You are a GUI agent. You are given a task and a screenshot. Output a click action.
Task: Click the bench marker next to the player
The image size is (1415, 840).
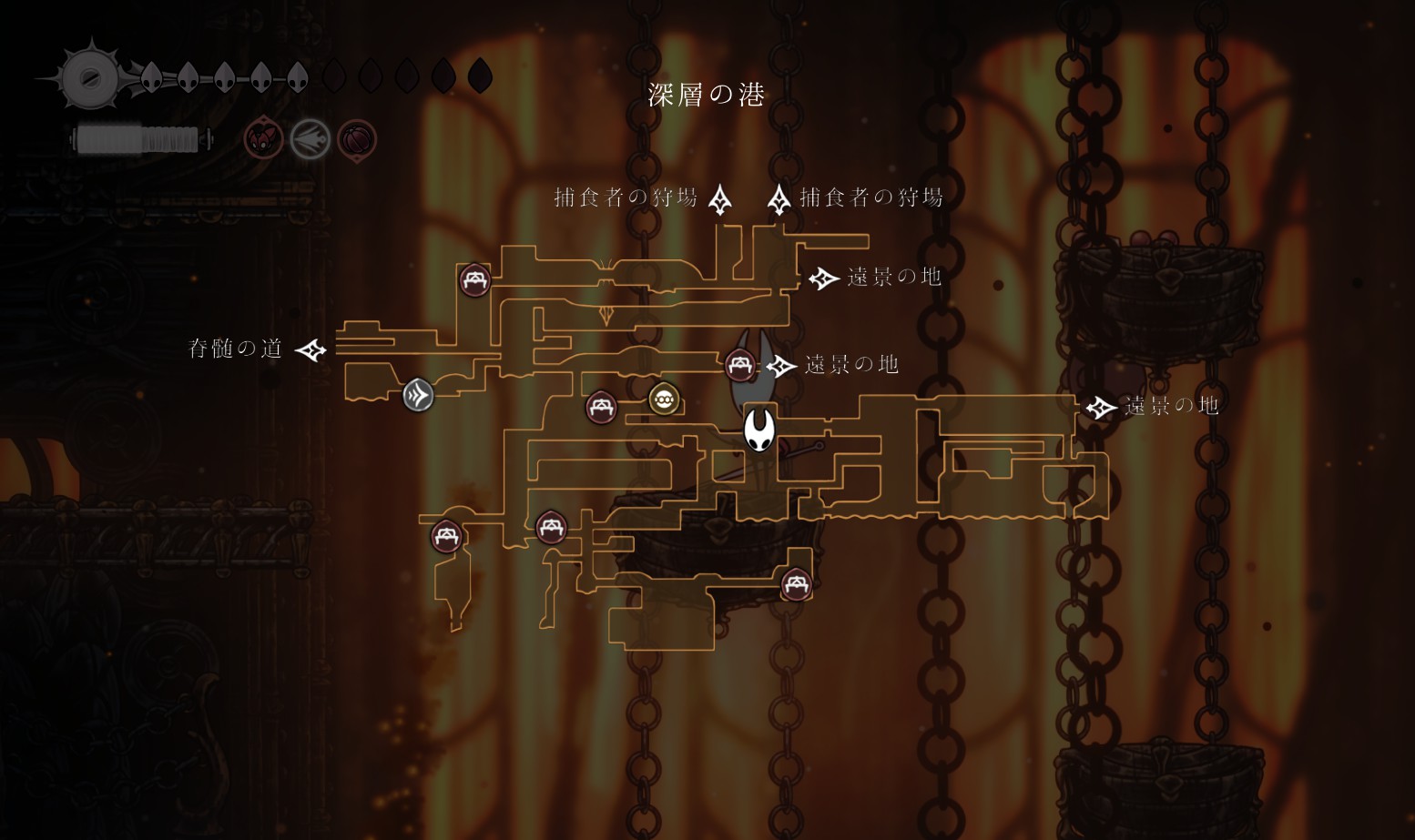[740, 366]
